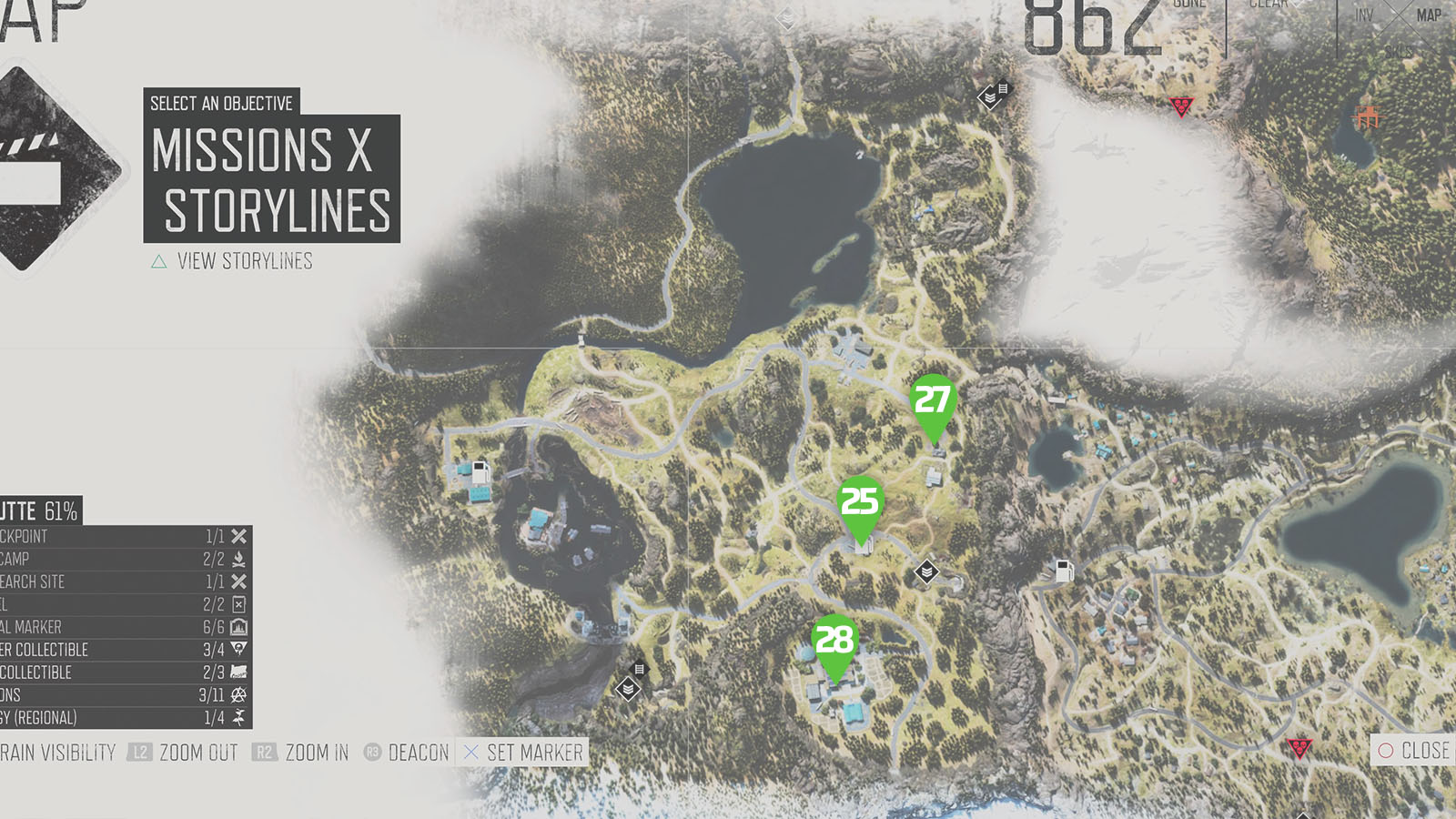The height and width of the screenshot is (819, 1456).
Task: Select the Regional 1/4 legend row
Action: 125,718
